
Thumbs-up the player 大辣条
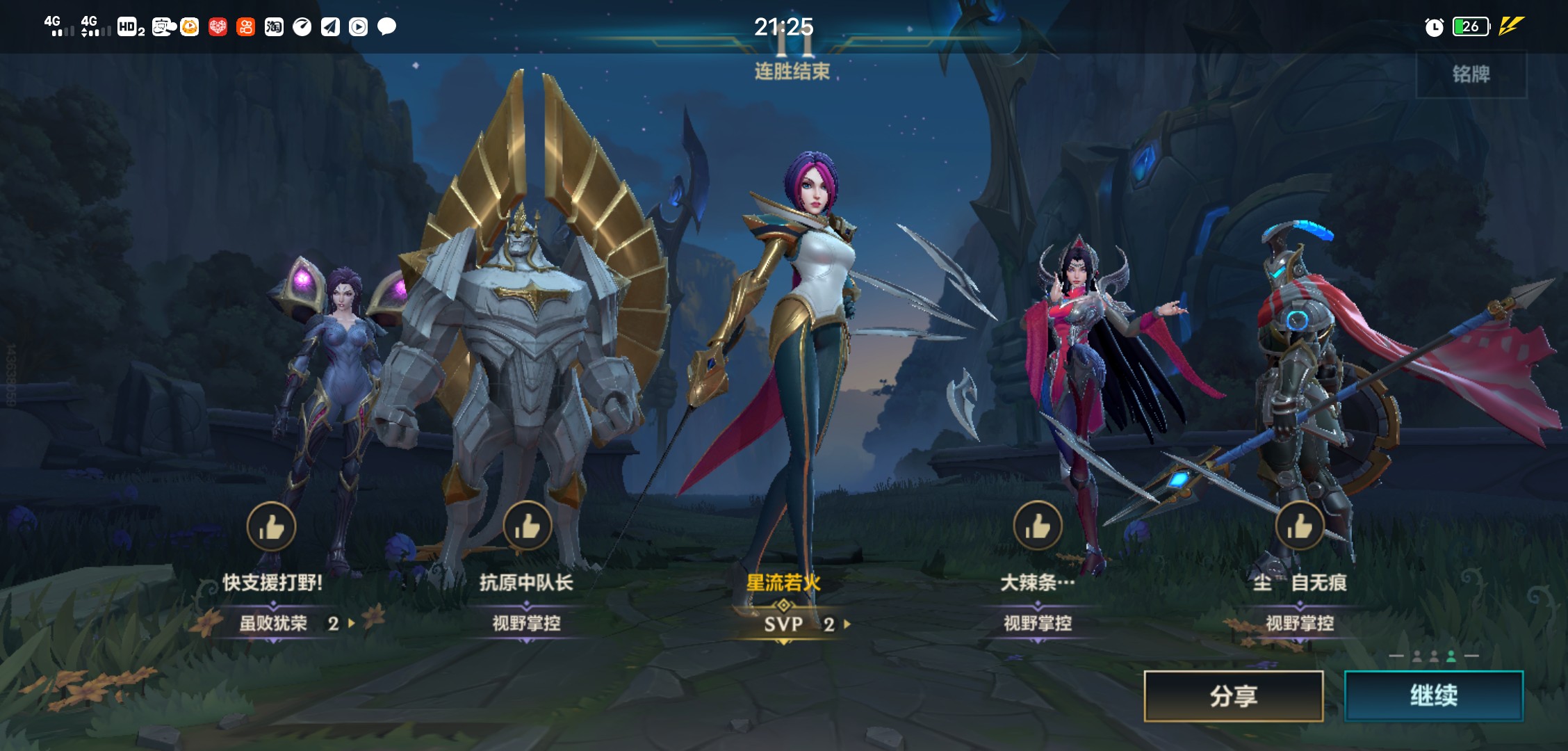(1037, 526)
